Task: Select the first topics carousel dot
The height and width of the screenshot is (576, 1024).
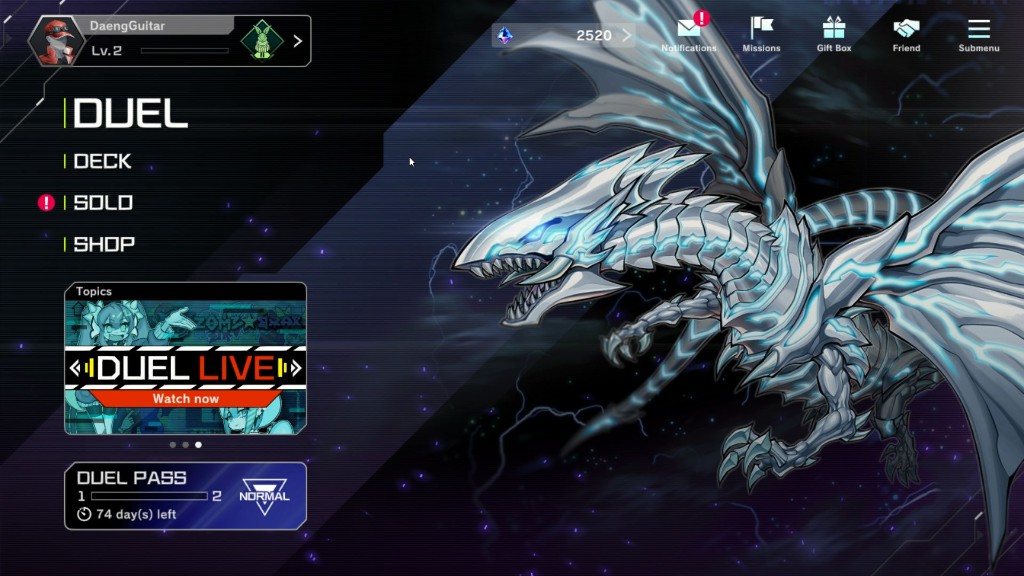Action: (x=172, y=444)
